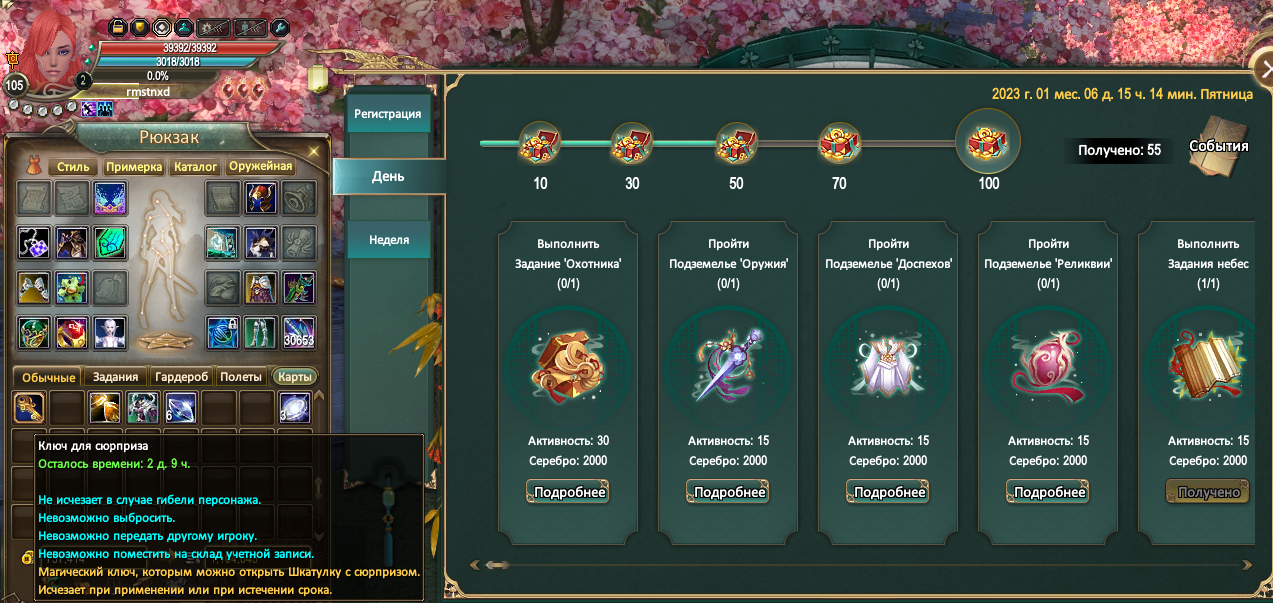Open Подробнее for the 'Оружия' dungeon
The image size is (1273, 603).
[728, 492]
